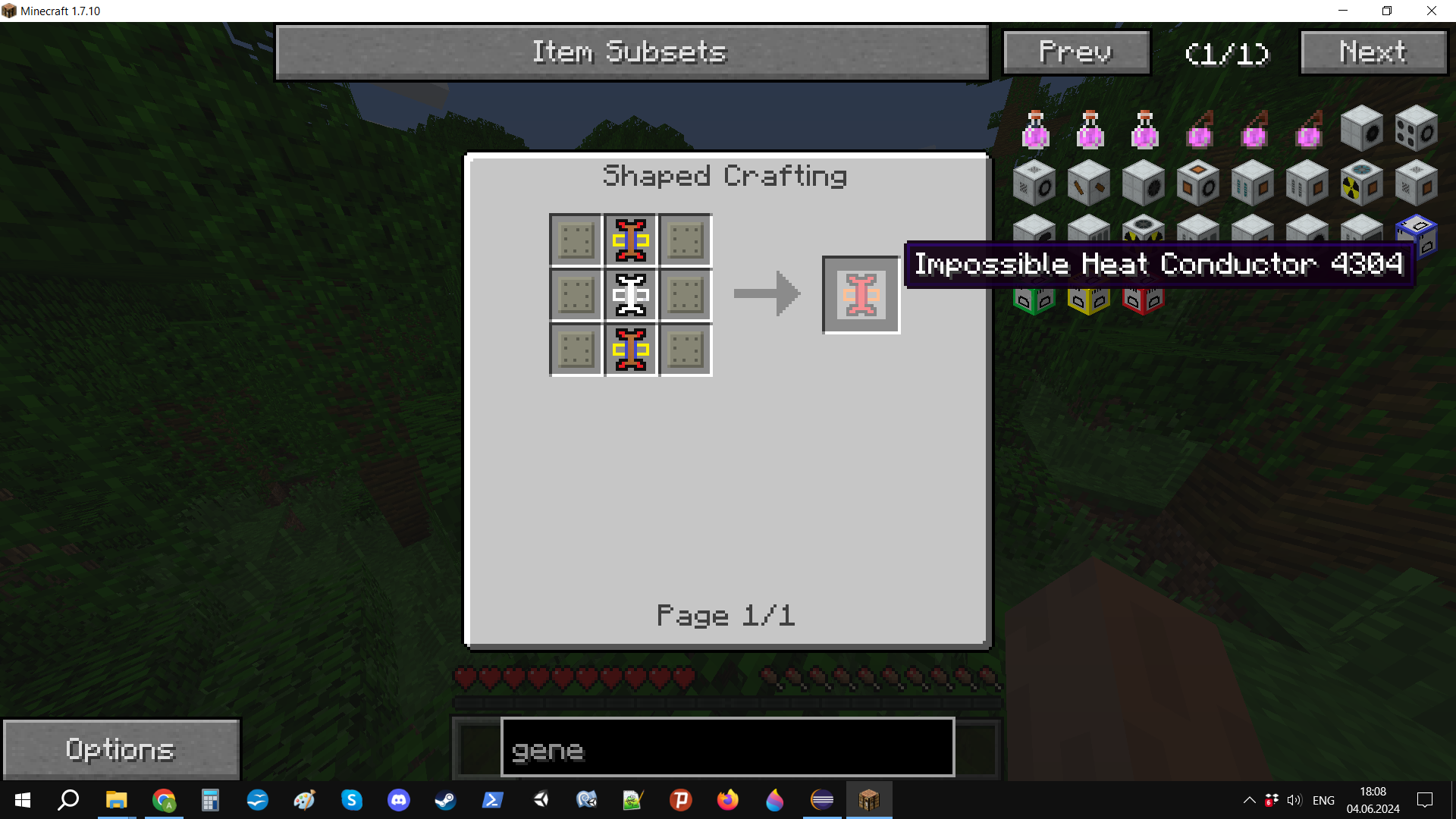Choose the machine block with four vents
Viewport: 1456px width, 819px height.
[1417, 129]
